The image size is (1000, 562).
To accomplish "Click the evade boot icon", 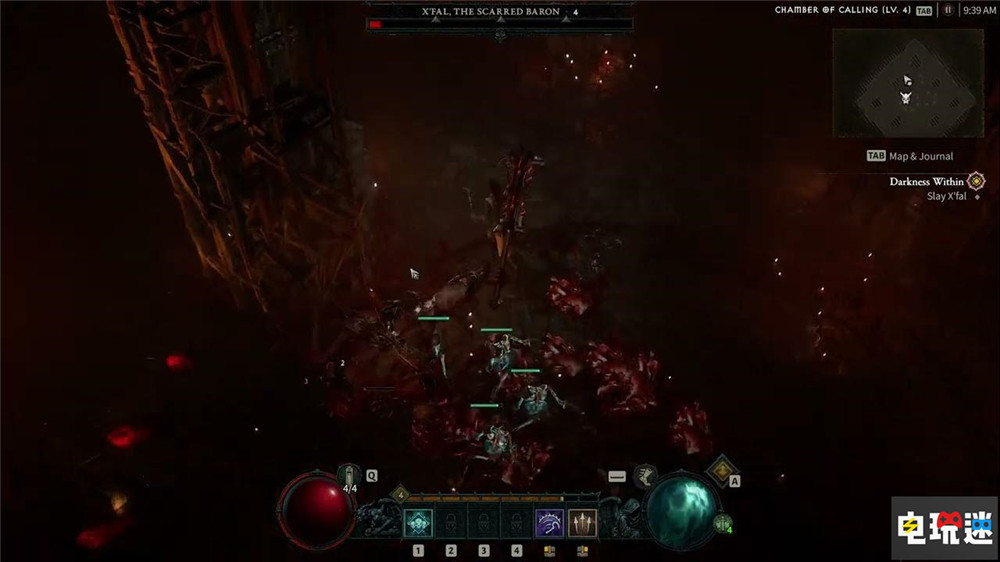I will [645, 476].
